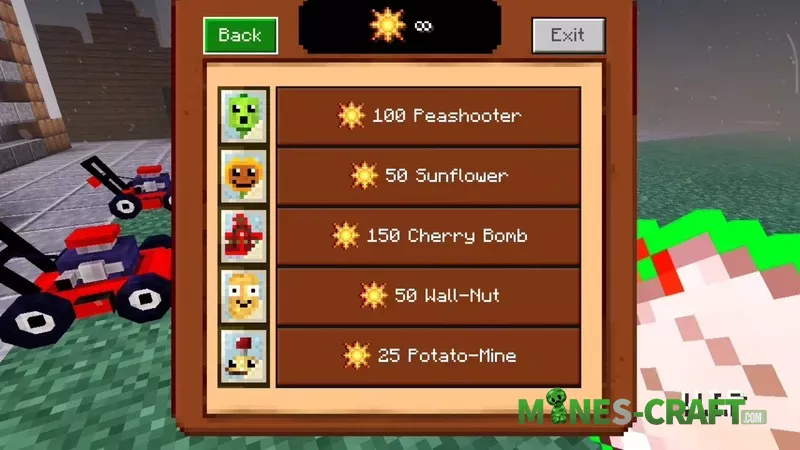This screenshot has width=800, height=450.
Task: Select the Sunflower seed packet icon
Action: (244, 176)
